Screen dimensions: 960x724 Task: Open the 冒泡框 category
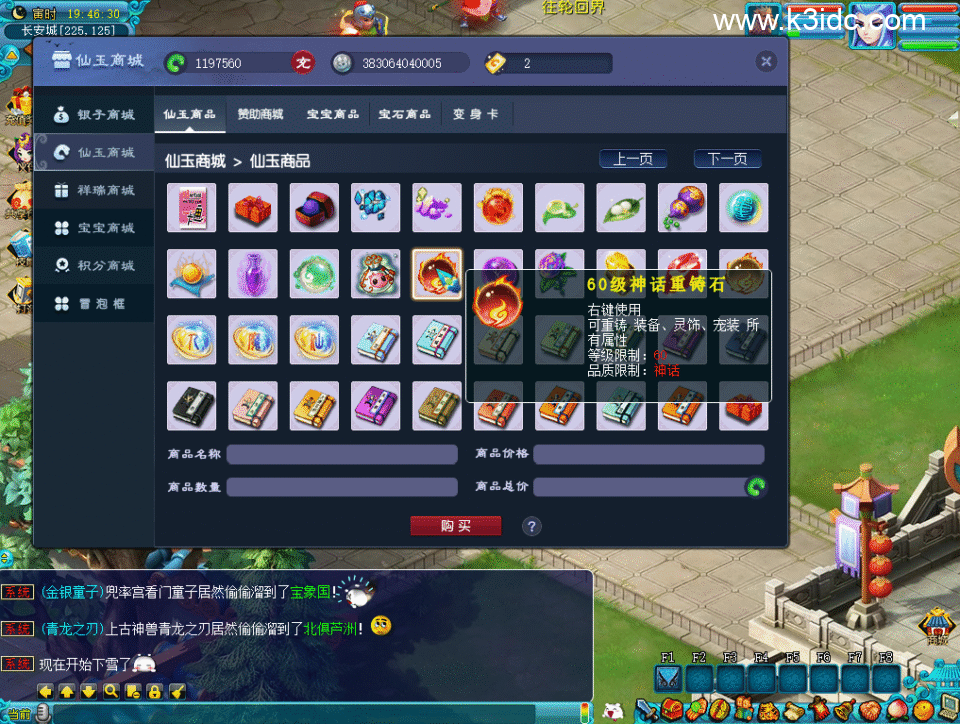(95, 304)
